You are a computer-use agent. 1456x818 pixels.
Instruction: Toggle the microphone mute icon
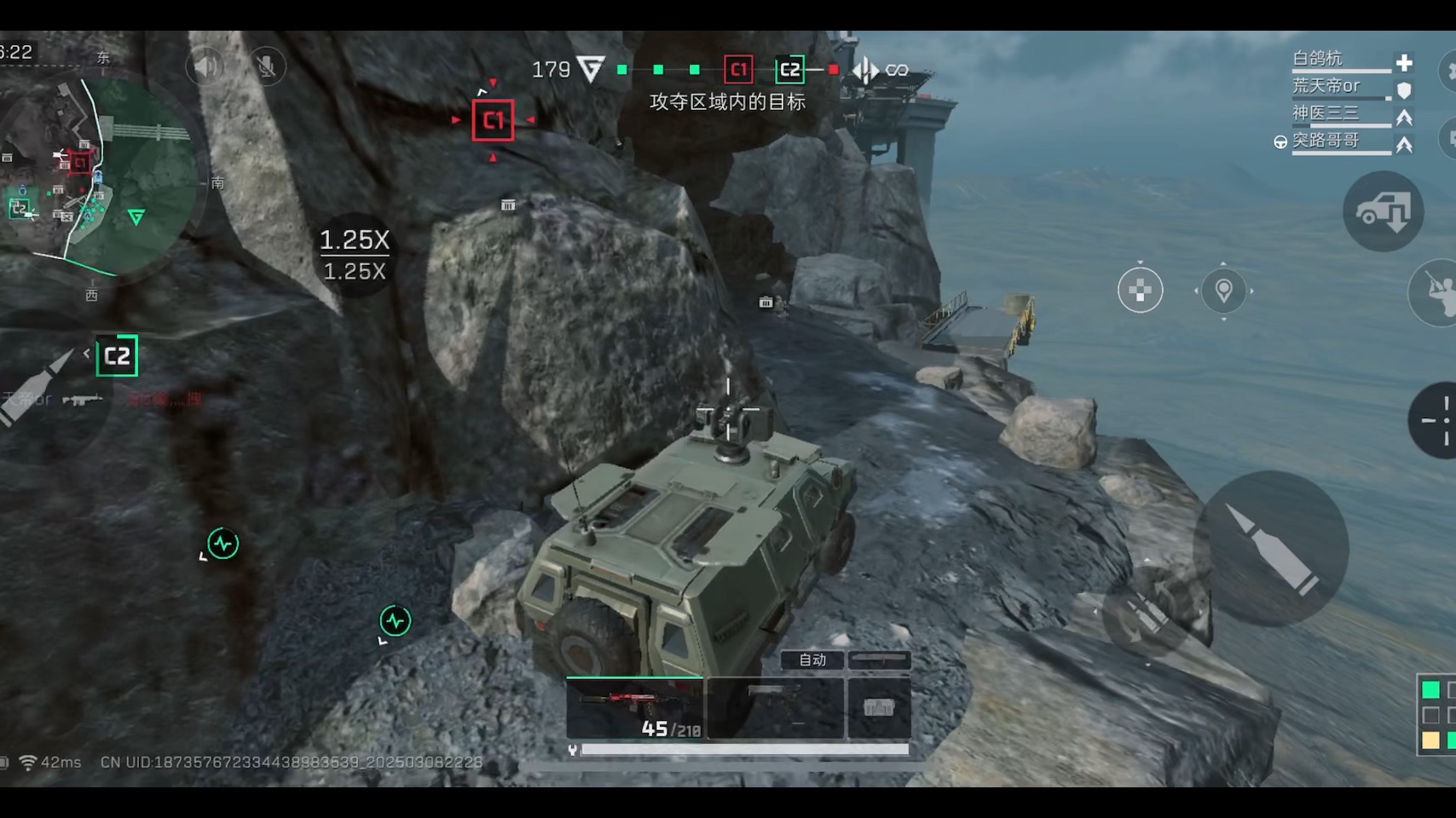click(x=267, y=66)
